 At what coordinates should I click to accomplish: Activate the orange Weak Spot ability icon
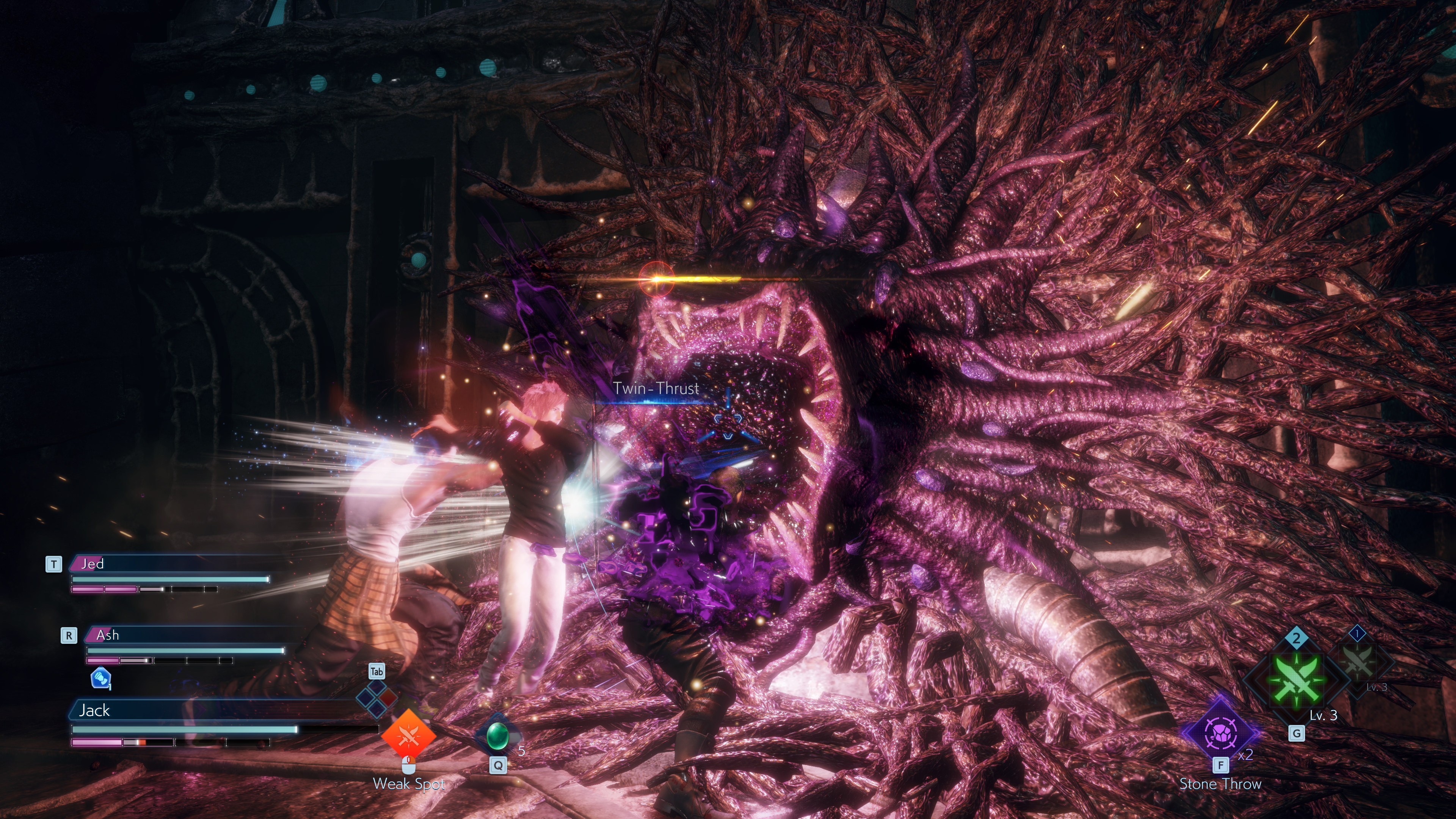408,735
